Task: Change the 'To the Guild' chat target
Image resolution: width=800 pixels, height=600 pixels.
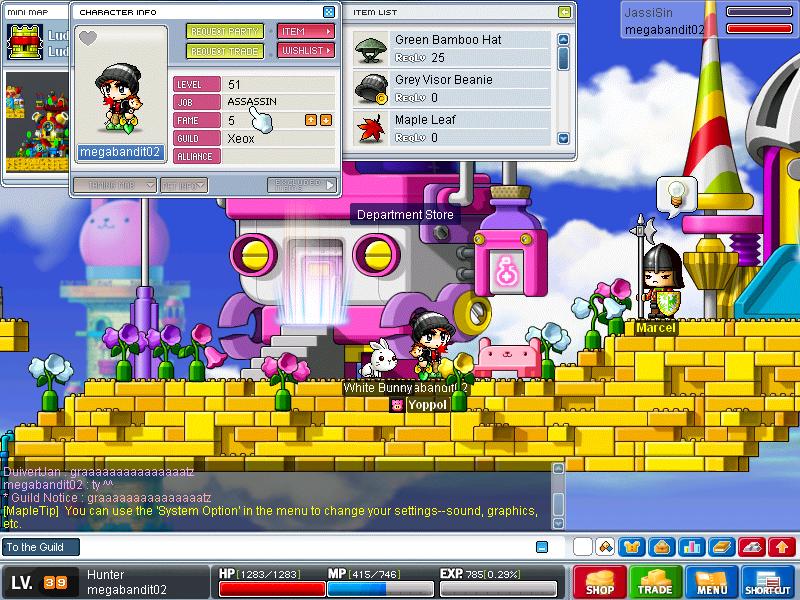Action: [x=40, y=547]
